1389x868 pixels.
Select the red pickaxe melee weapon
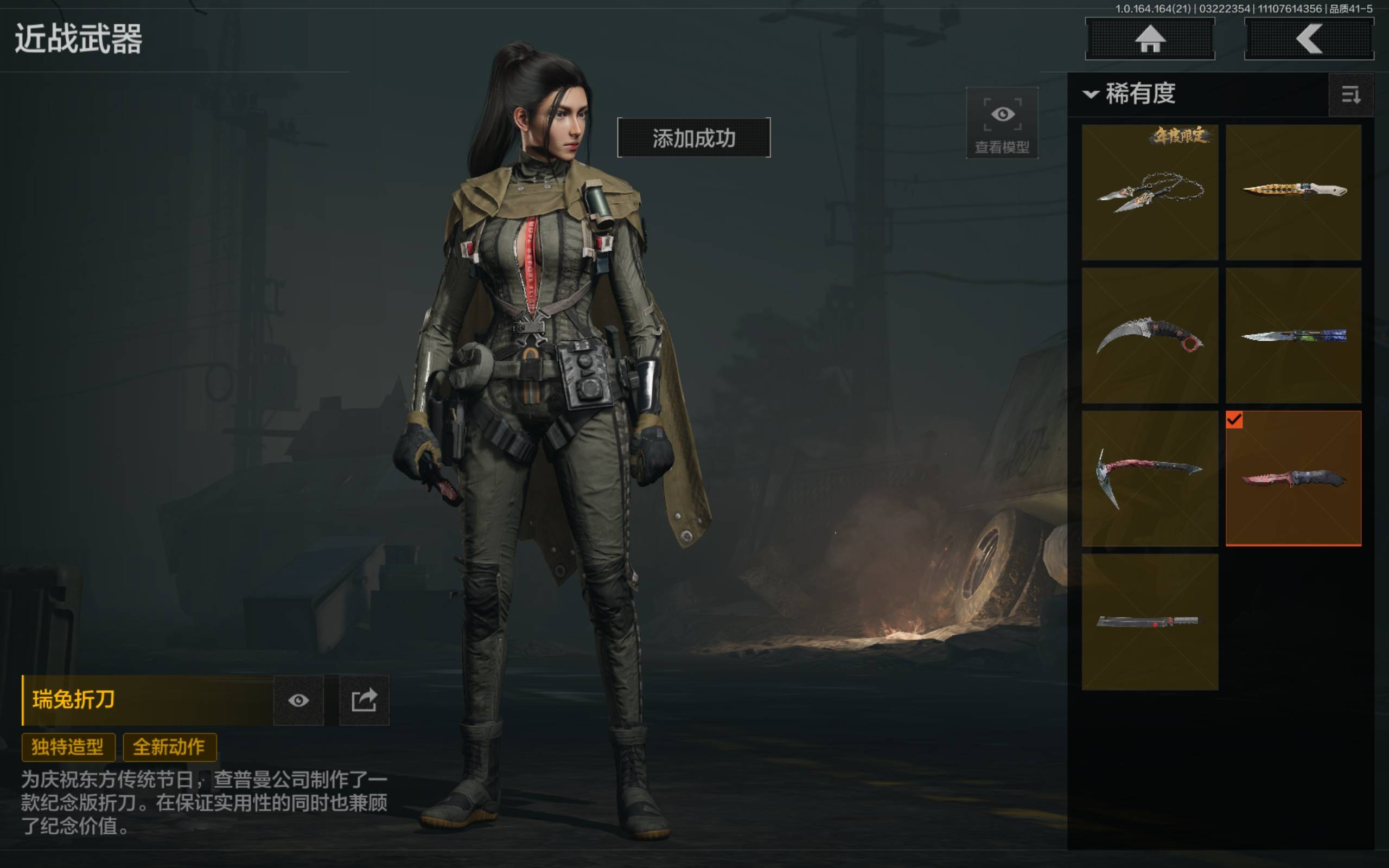[1150, 477]
